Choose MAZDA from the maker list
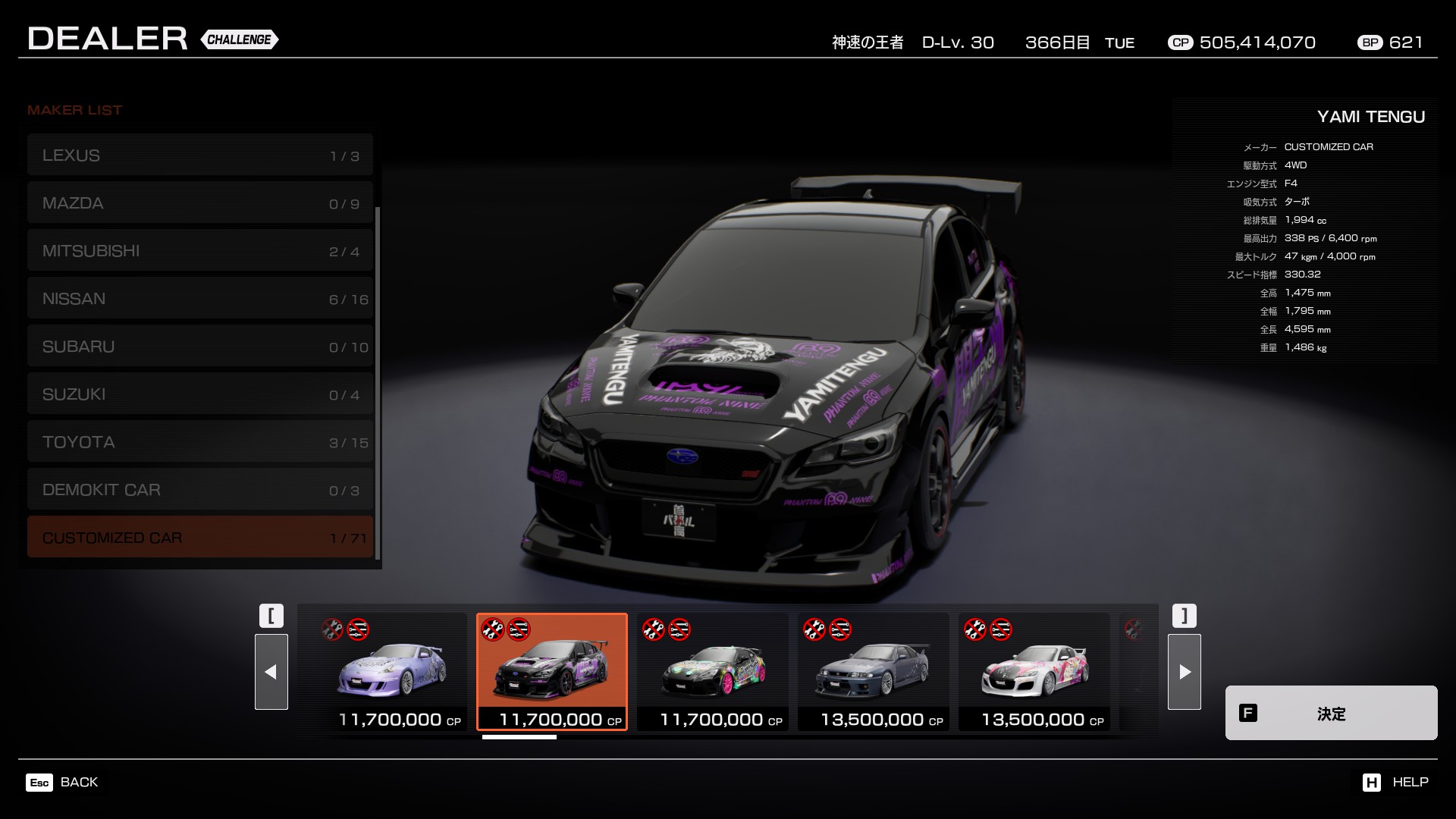 click(x=200, y=203)
